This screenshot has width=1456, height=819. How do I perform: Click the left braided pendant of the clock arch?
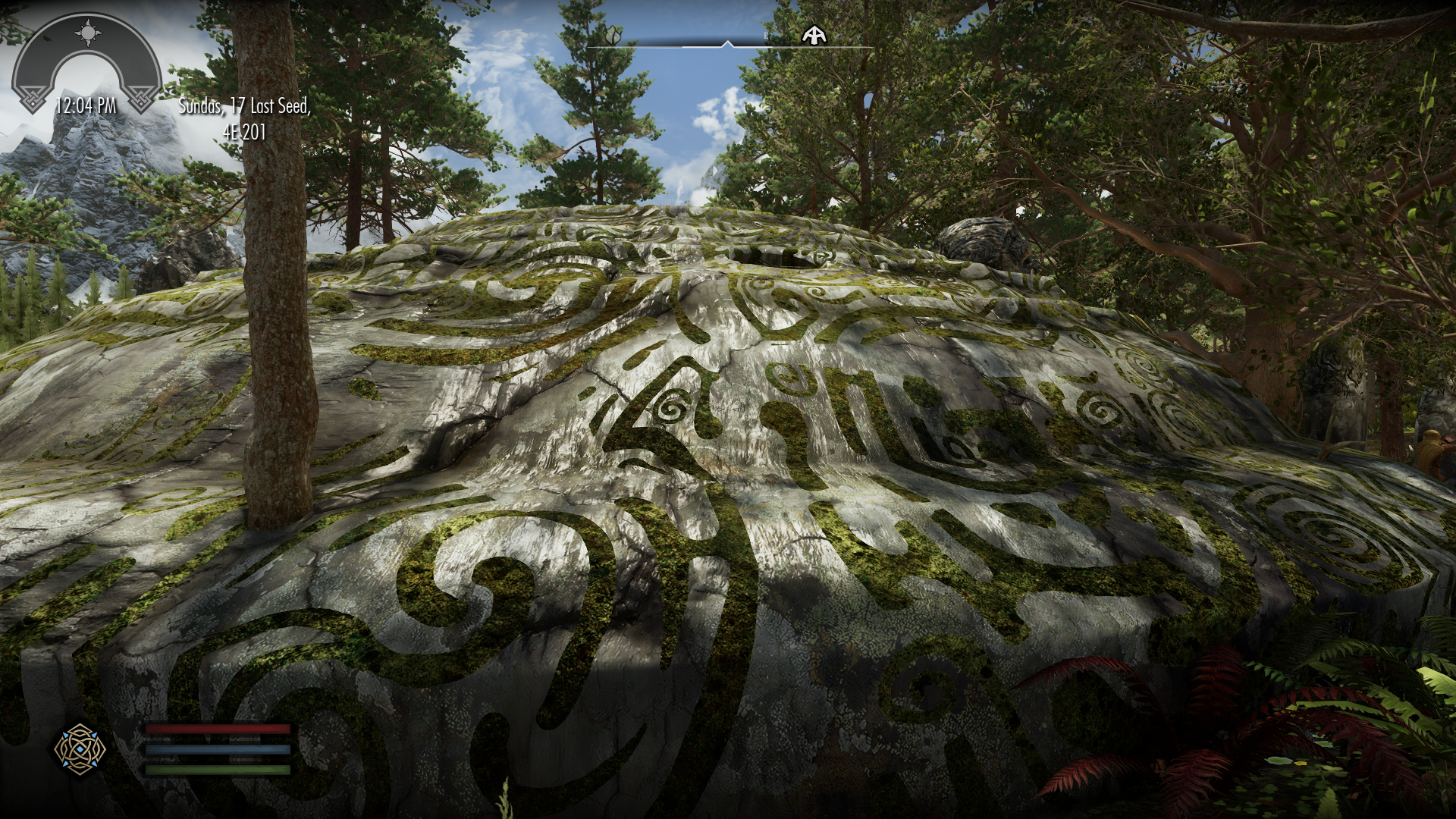tap(34, 96)
